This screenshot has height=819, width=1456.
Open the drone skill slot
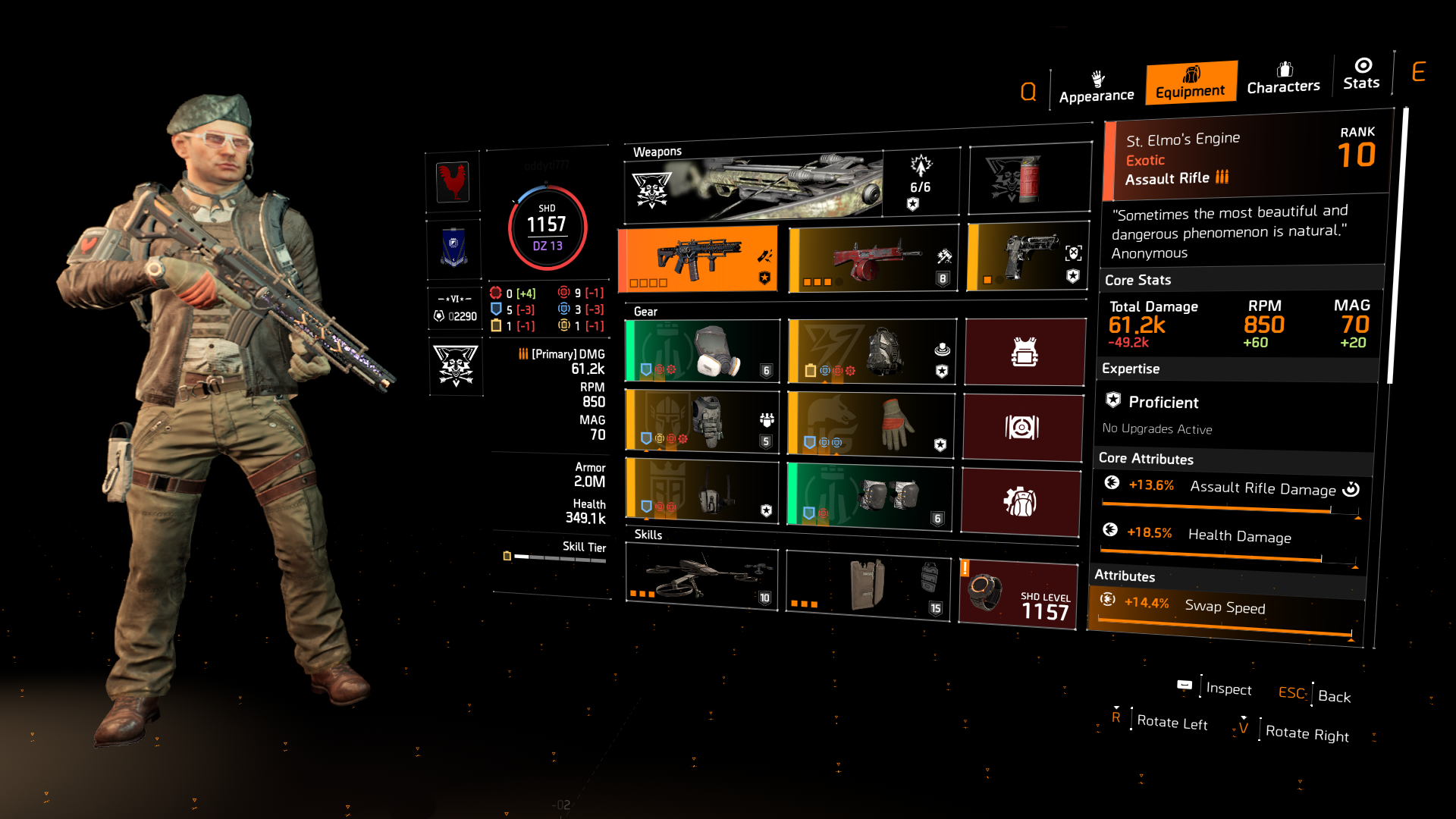click(701, 579)
